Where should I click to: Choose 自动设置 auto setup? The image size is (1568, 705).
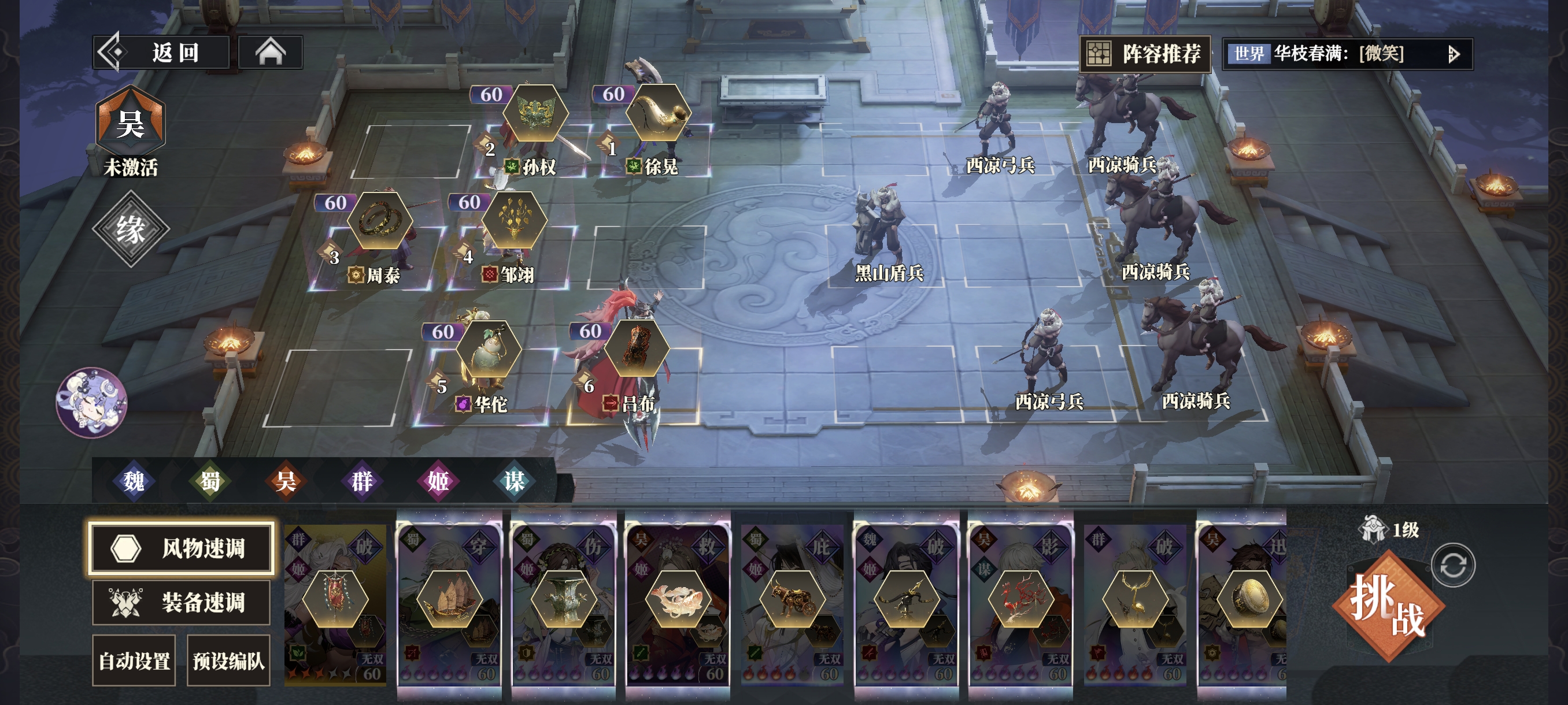[x=134, y=661]
